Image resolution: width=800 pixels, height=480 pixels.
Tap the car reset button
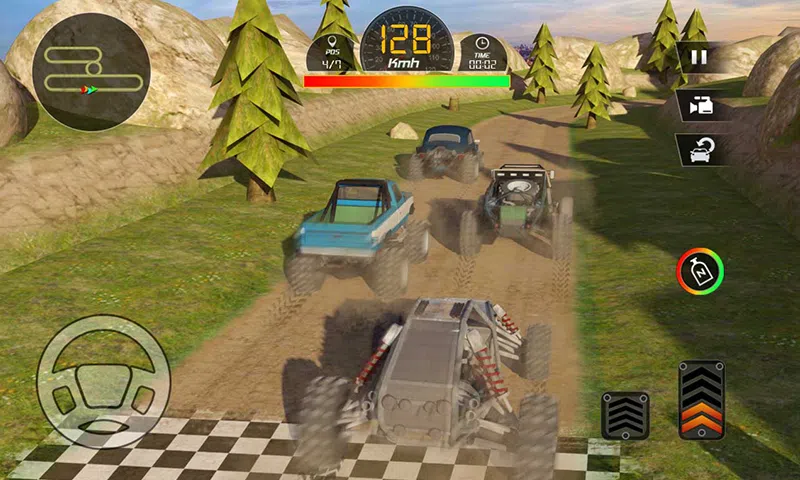[699, 150]
